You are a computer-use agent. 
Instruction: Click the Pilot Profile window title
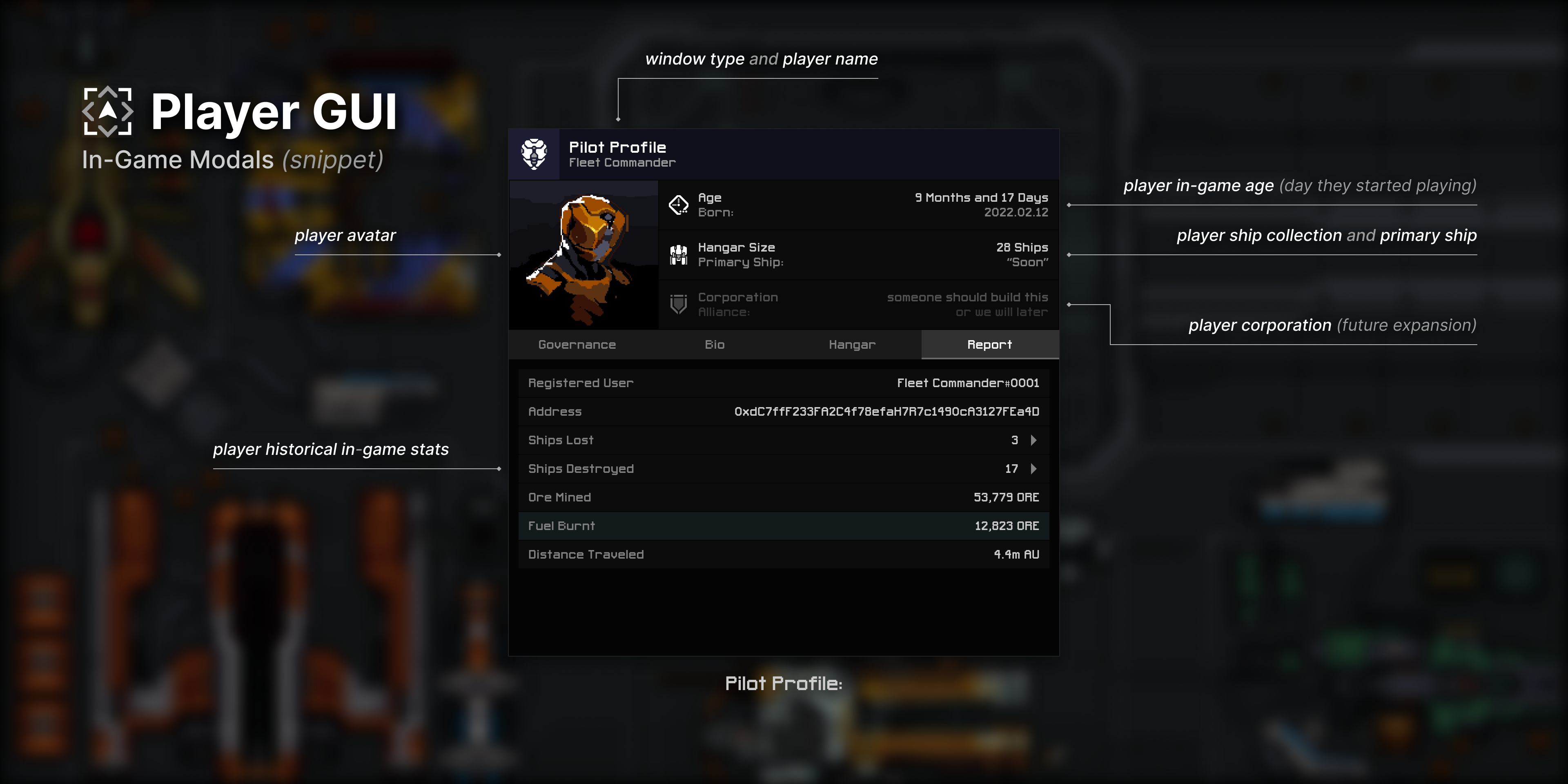pyautogui.click(x=617, y=147)
